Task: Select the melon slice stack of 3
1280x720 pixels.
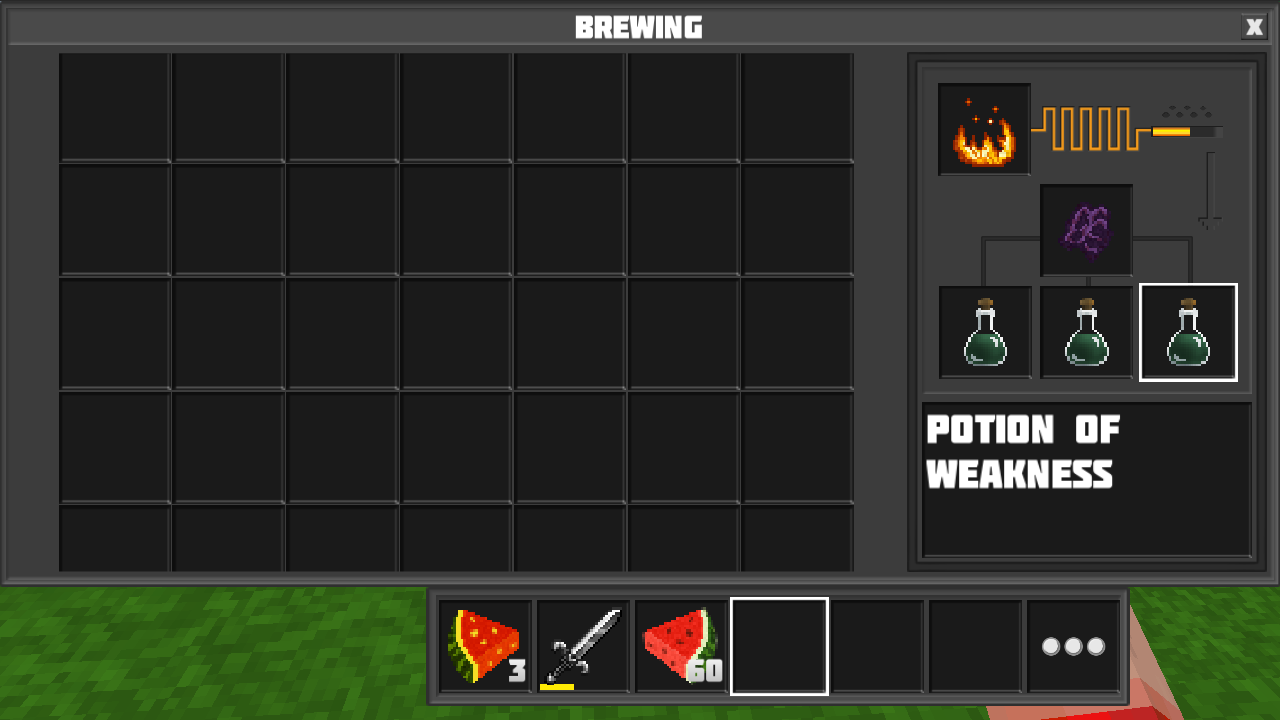Action: [x=484, y=645]
